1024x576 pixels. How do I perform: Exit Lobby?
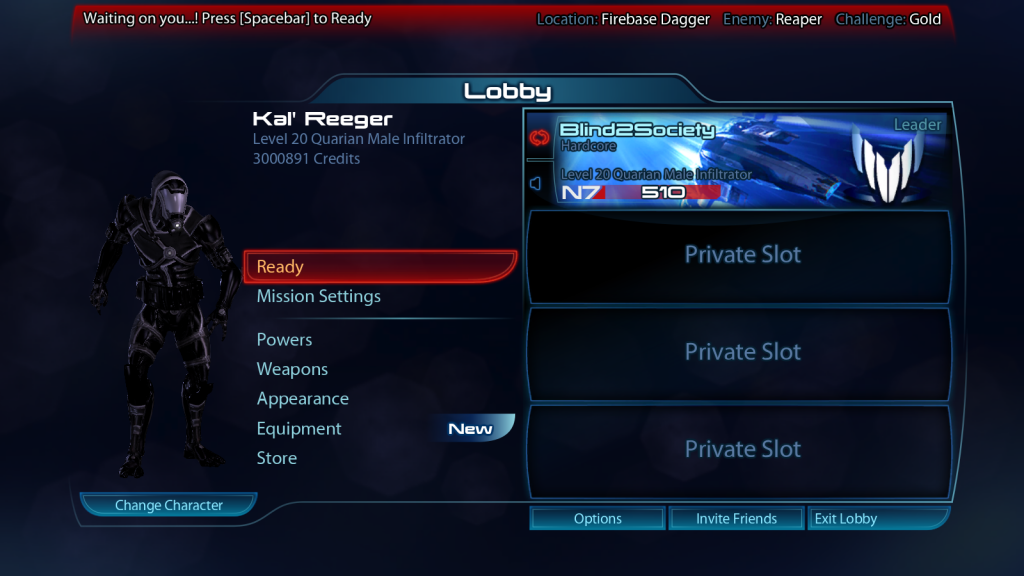pos(846,518)
